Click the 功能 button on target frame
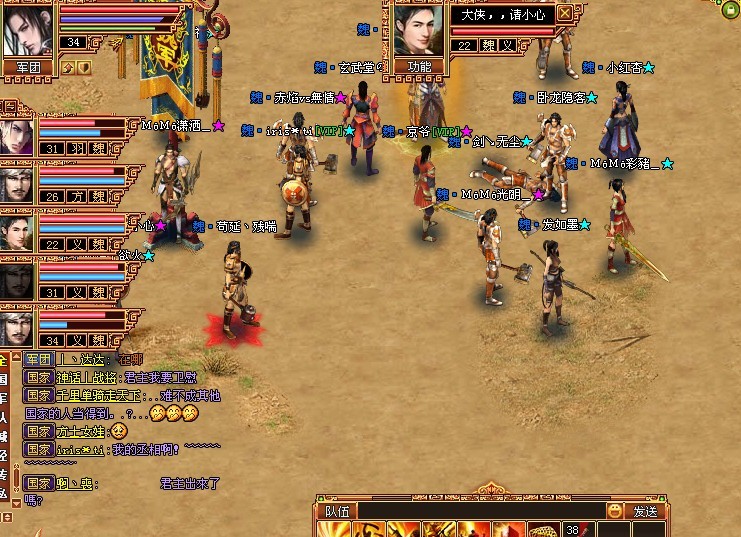The image size is (741, 537). [x=418, y=66]
